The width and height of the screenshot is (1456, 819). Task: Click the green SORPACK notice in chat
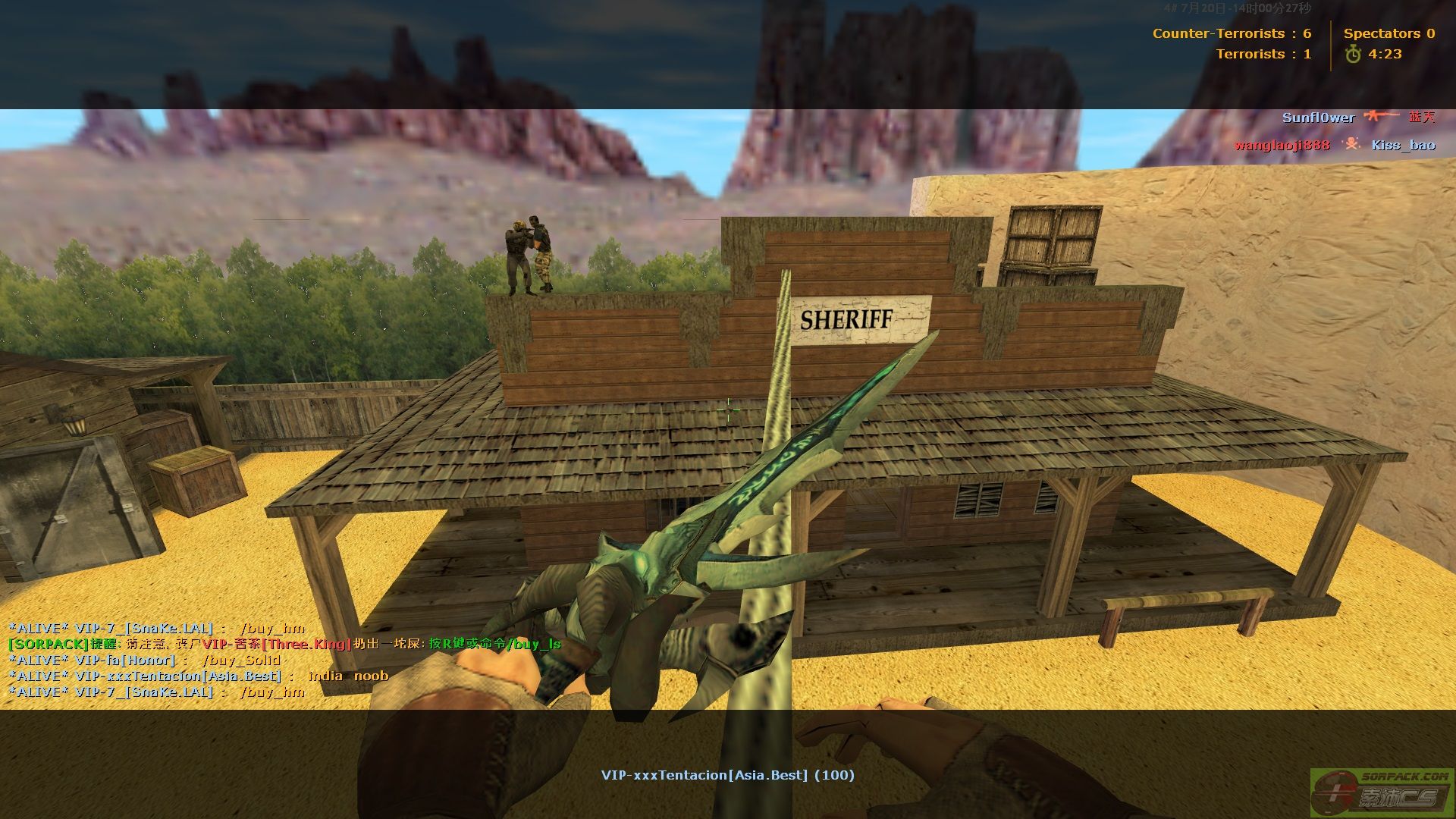[x=284, y=644]
